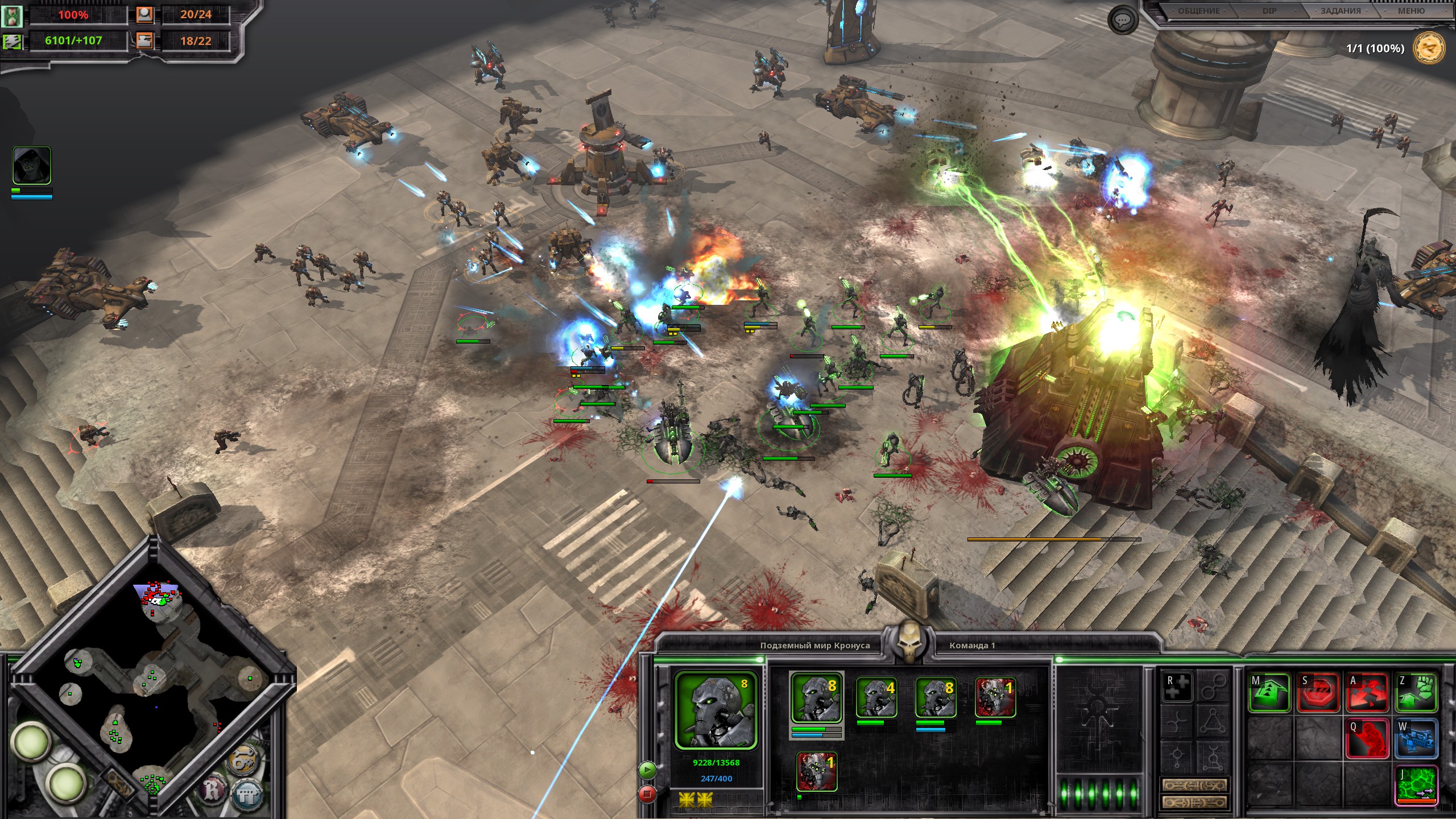The width and height of the screenshot is (1456, 819).
Task: Click the round R button beside minimap
Action: point(213,791)
